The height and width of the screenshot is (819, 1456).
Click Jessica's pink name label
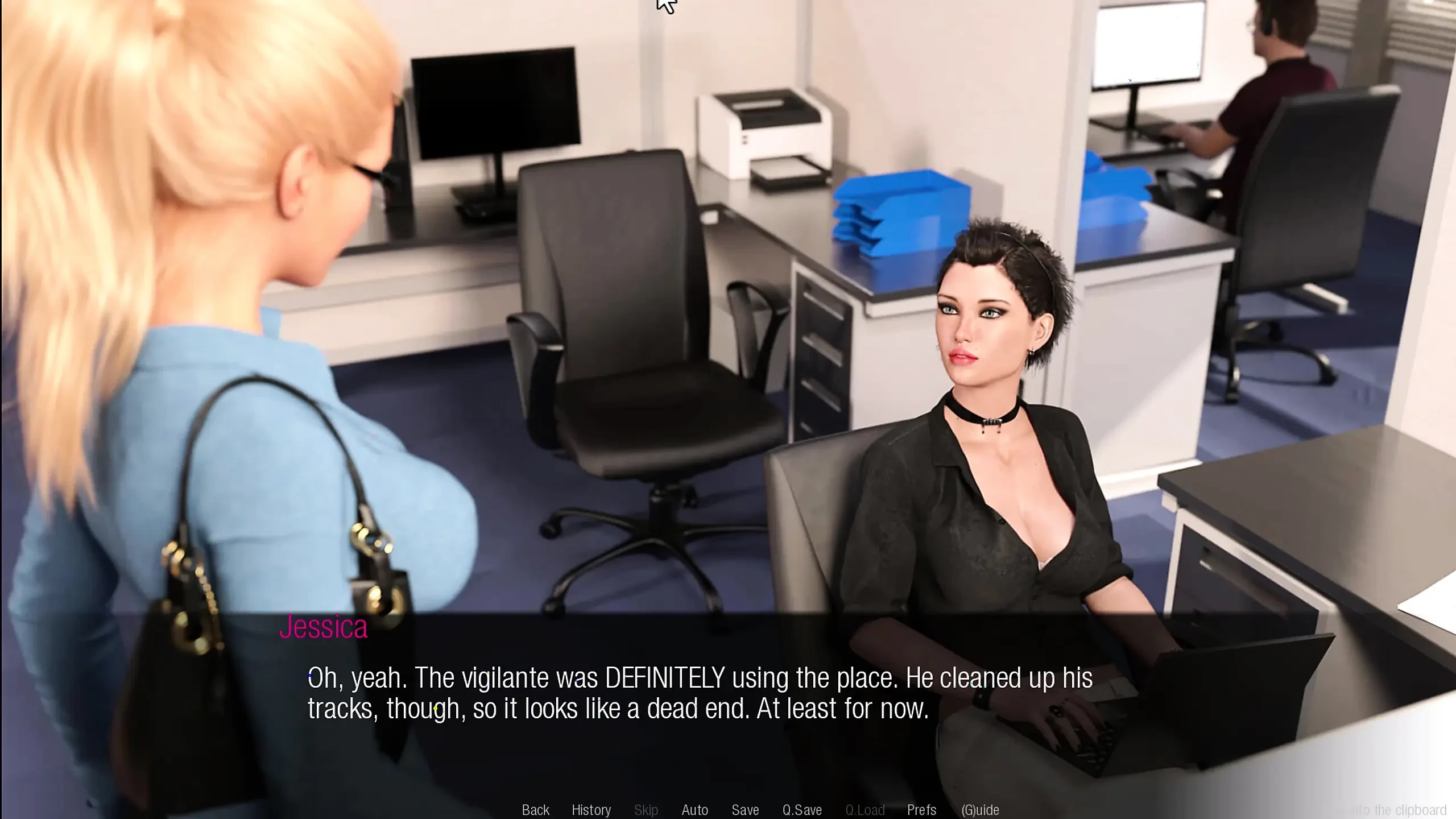(x=323, y=627)
